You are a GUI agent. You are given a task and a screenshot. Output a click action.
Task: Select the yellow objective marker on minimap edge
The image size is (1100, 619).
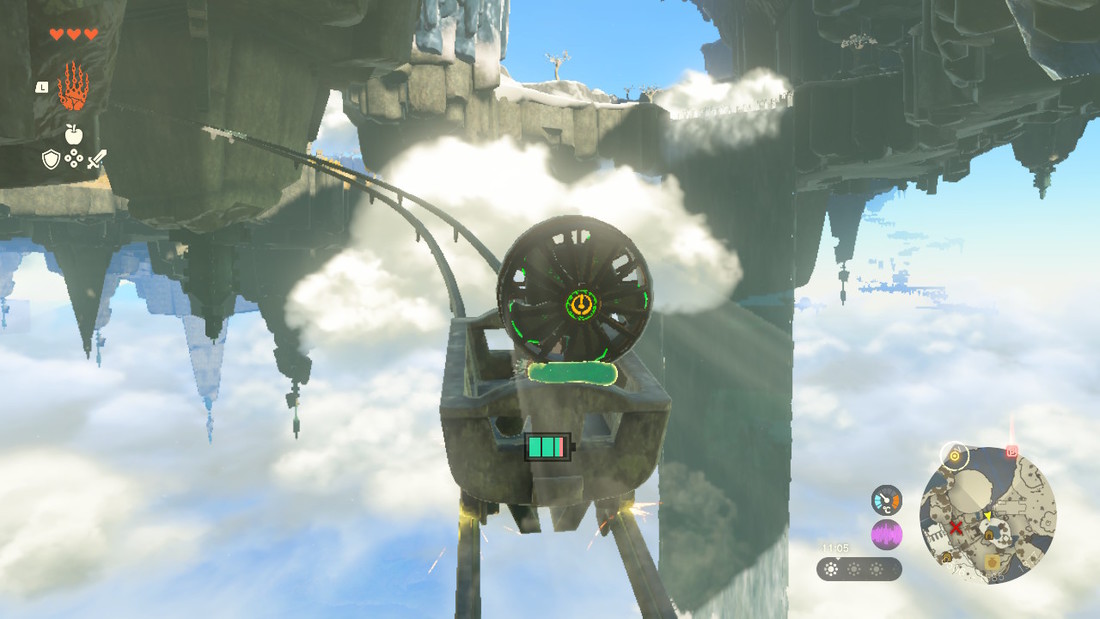(956, 457)
